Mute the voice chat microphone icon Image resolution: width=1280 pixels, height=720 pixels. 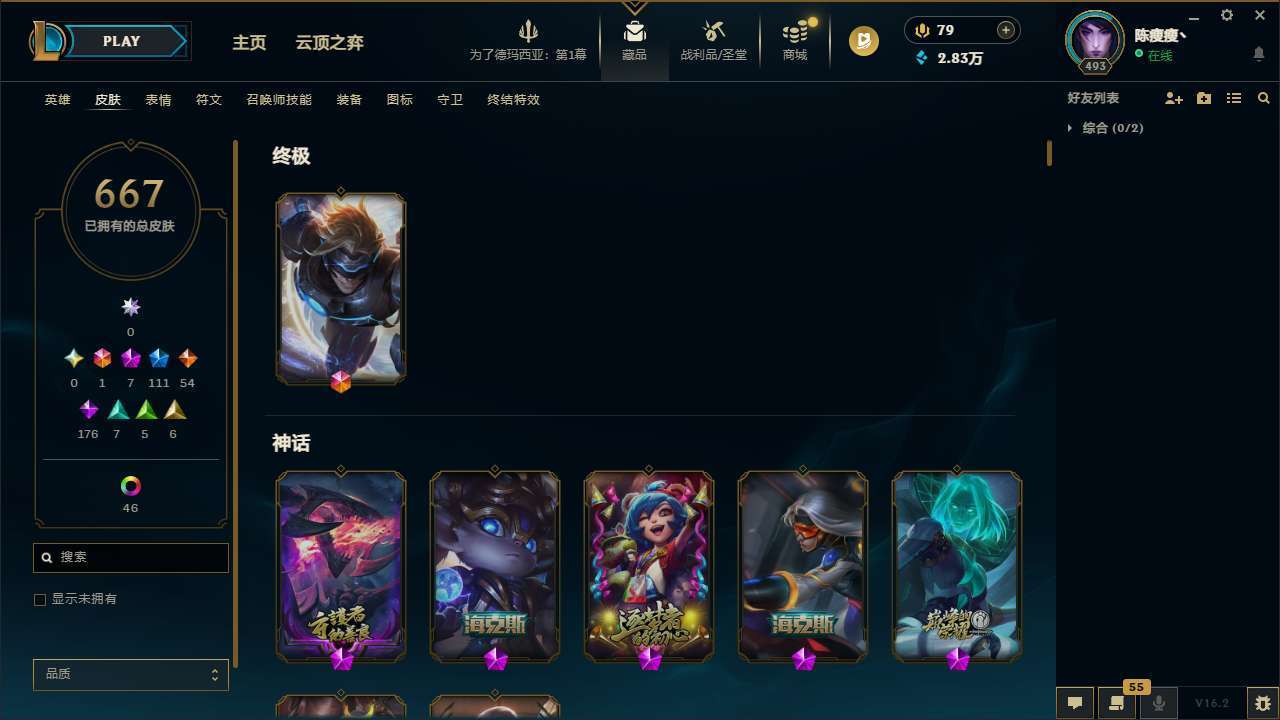coord(1159,702)
